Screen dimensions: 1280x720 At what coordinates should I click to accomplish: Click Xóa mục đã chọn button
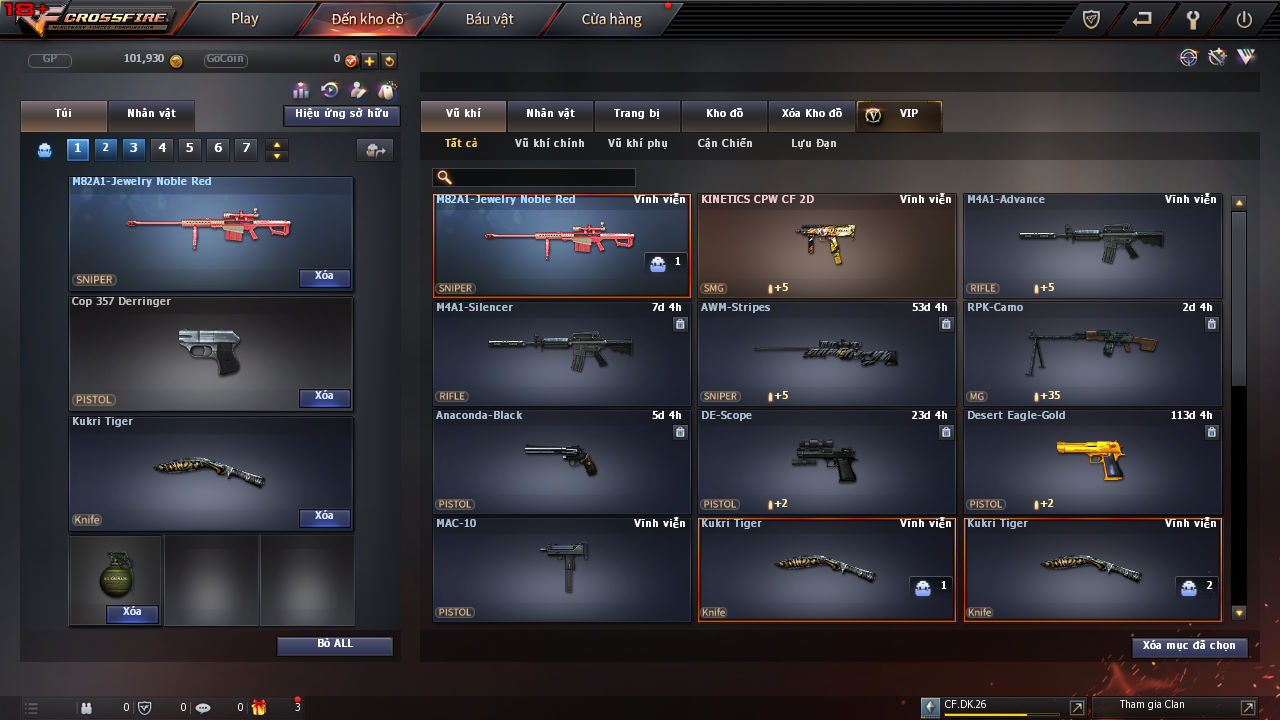(x=1189, y=646)
